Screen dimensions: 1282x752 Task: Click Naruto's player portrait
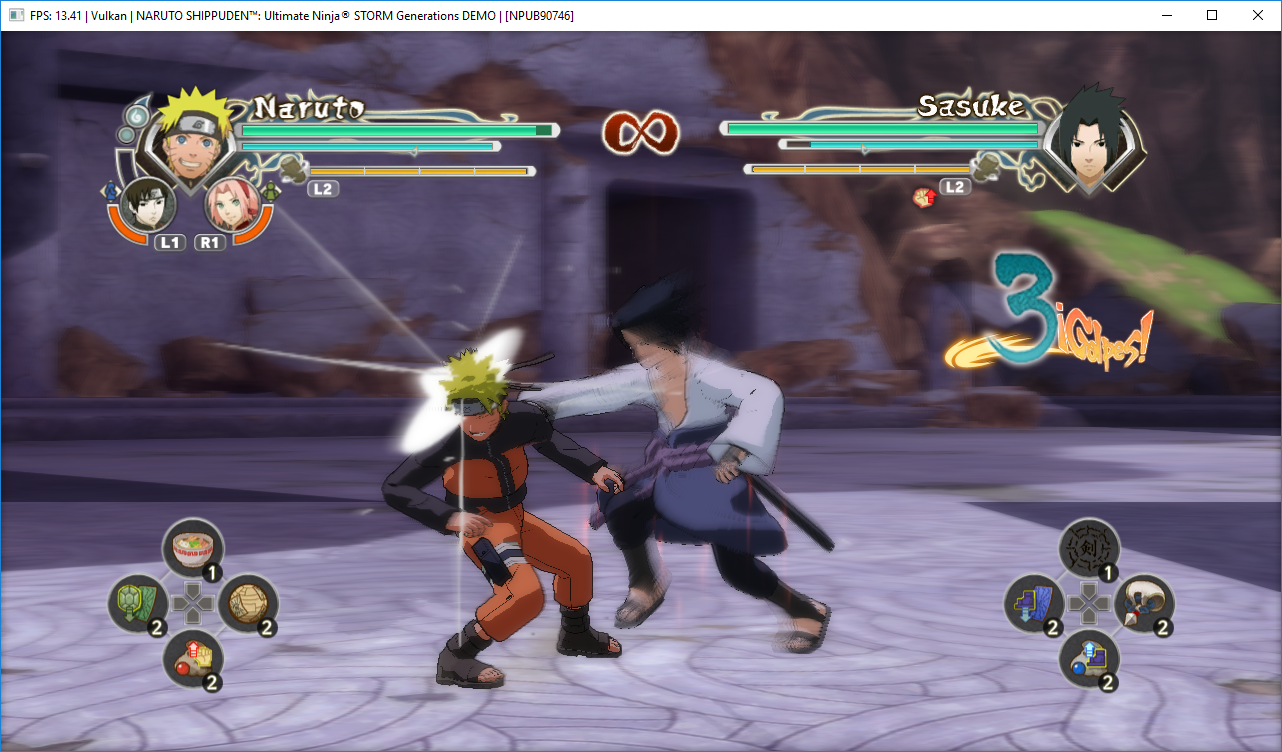[190, 134]
